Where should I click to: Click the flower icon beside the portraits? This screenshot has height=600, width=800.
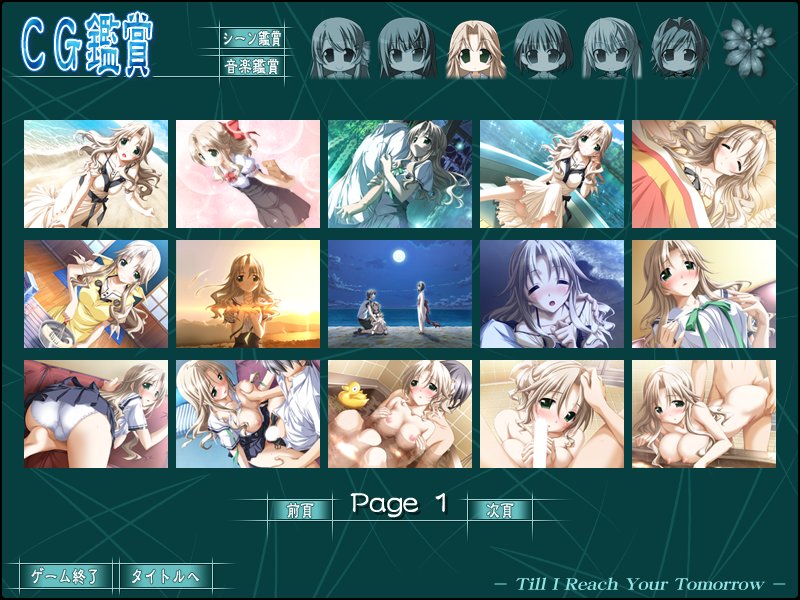741,43
